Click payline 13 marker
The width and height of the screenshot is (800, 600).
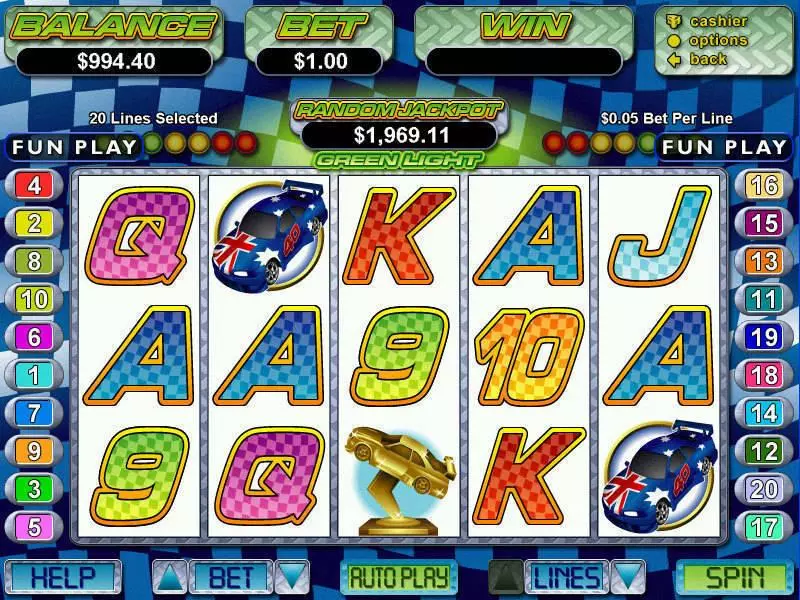(x=764, y=261)
